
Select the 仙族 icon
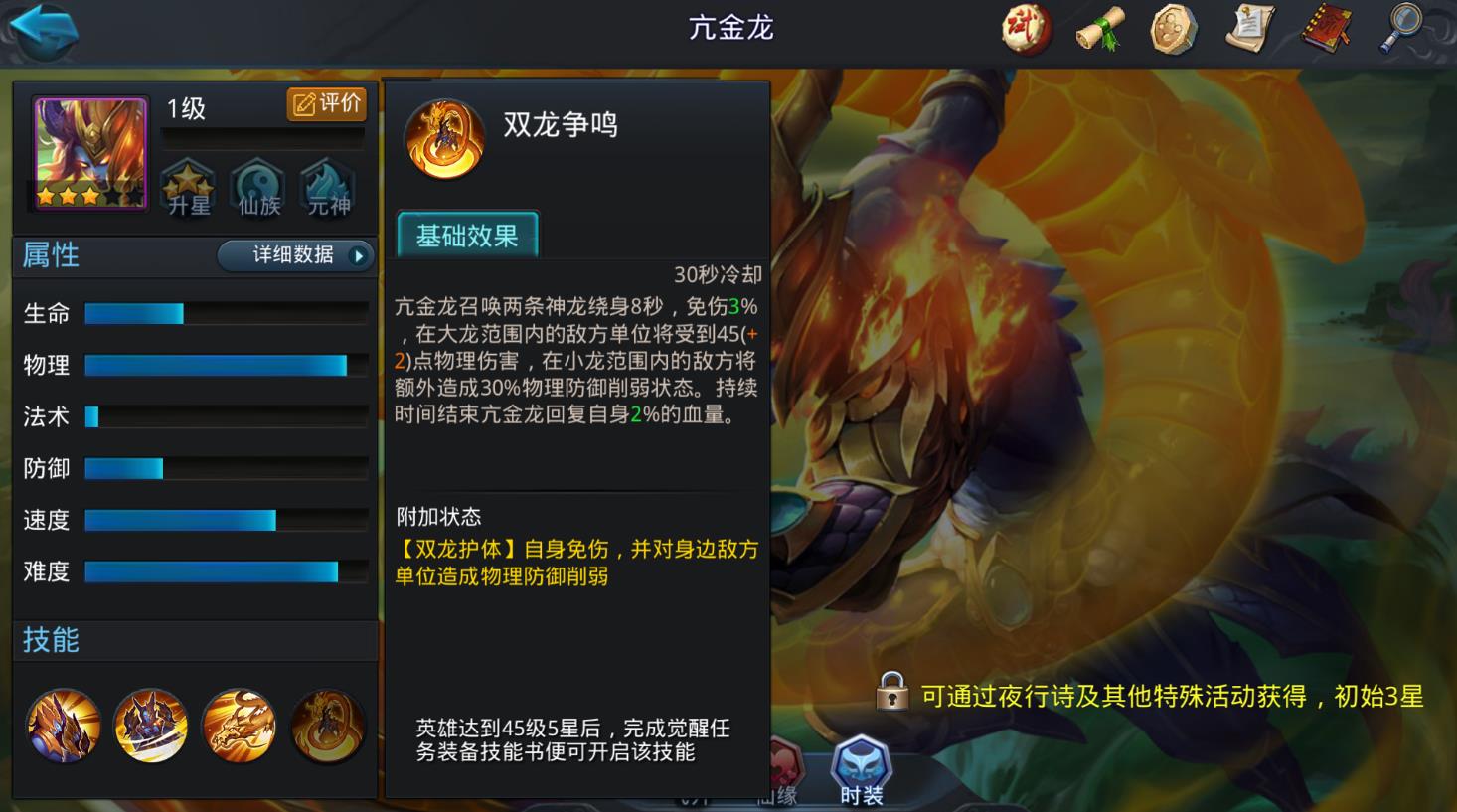[x=255, y=189]
